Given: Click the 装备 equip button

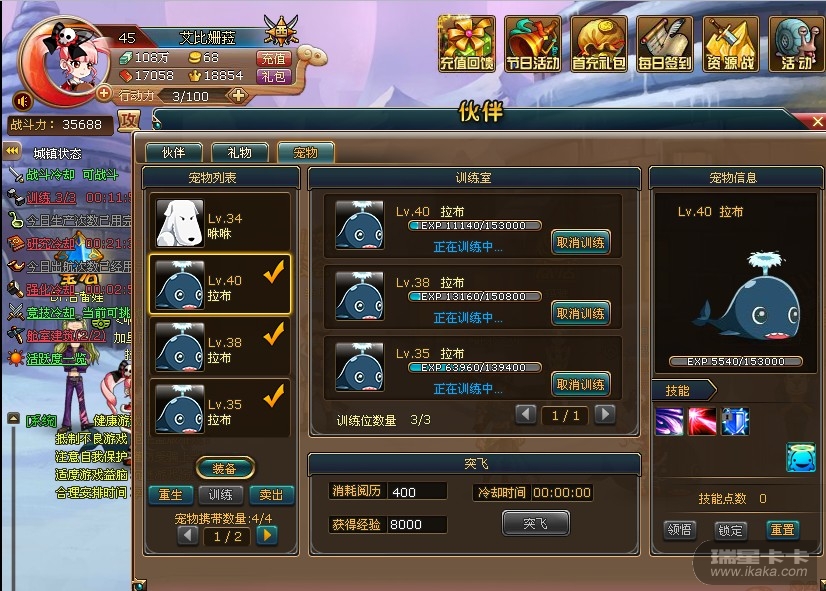Looking at the screenshot, I should tap(224, 468).
